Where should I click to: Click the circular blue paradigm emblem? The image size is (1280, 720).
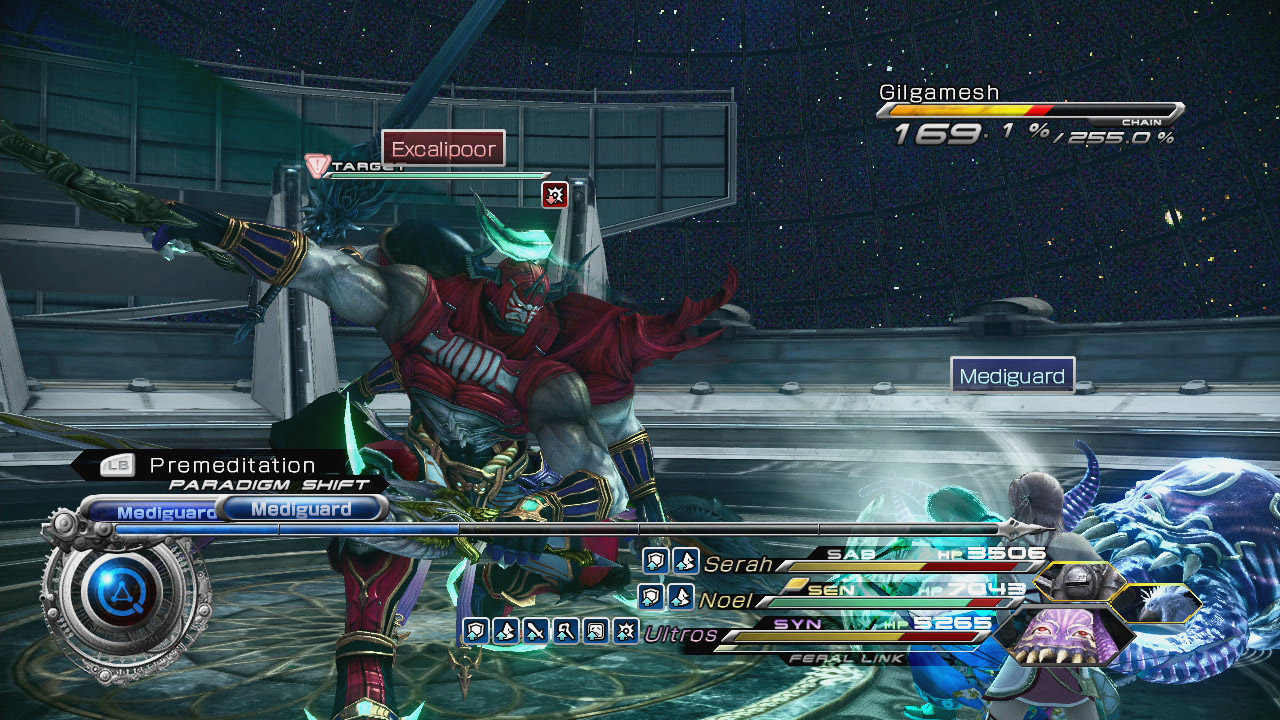coord(118,597)
